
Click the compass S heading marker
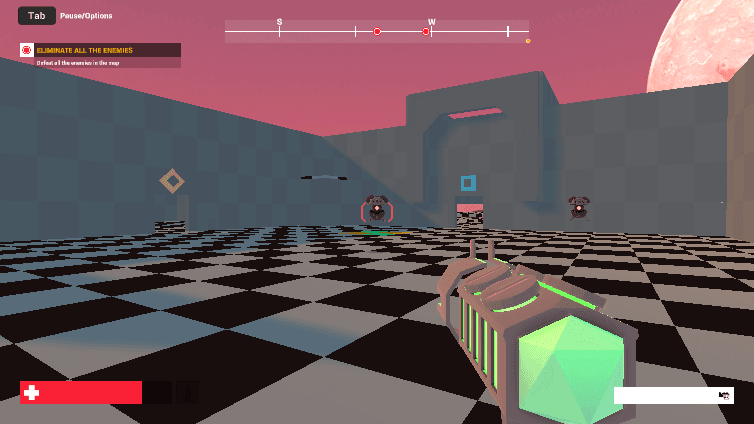[x=279, y=22]
